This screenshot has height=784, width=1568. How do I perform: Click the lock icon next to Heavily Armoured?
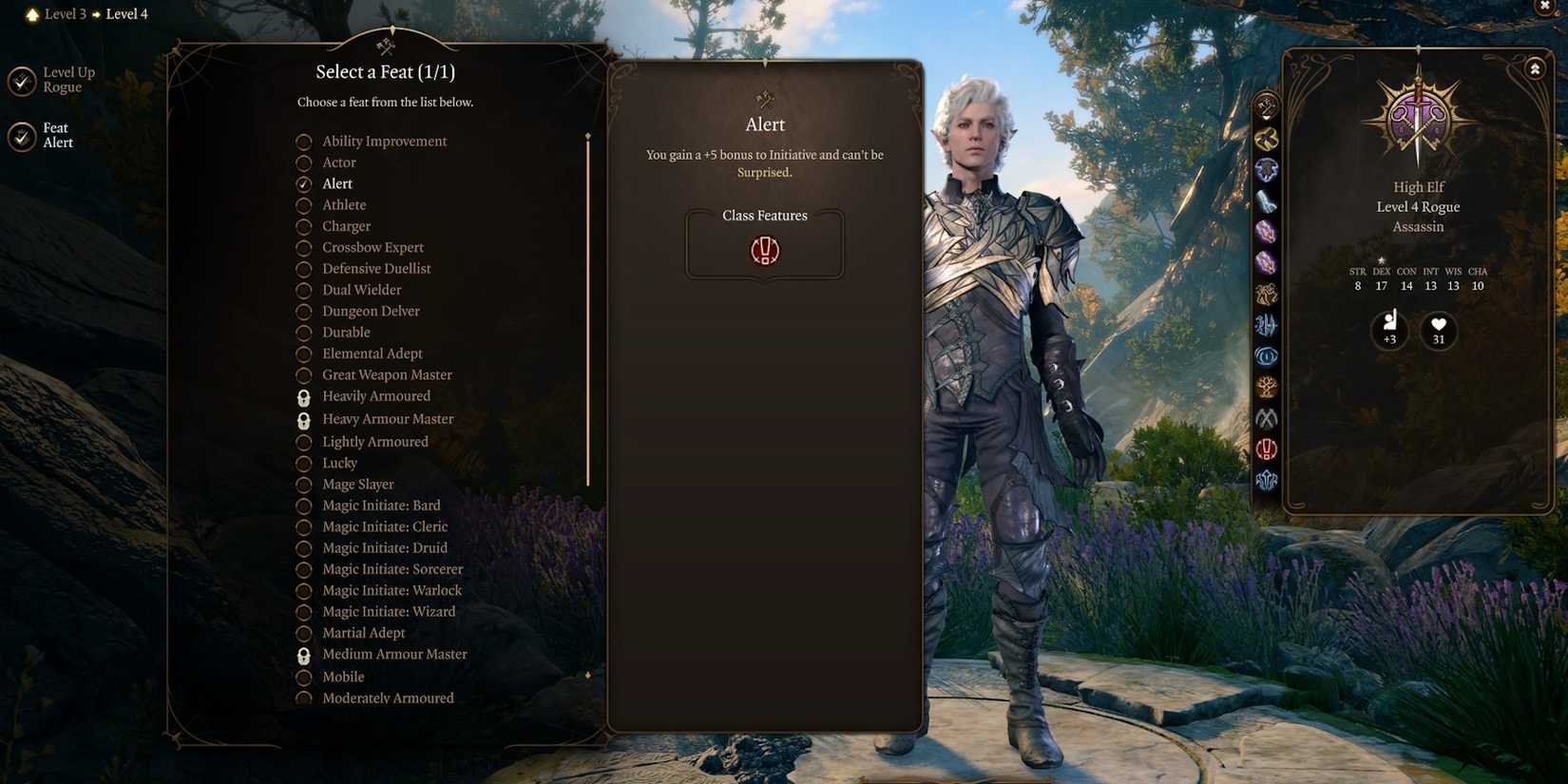[303, 397]
